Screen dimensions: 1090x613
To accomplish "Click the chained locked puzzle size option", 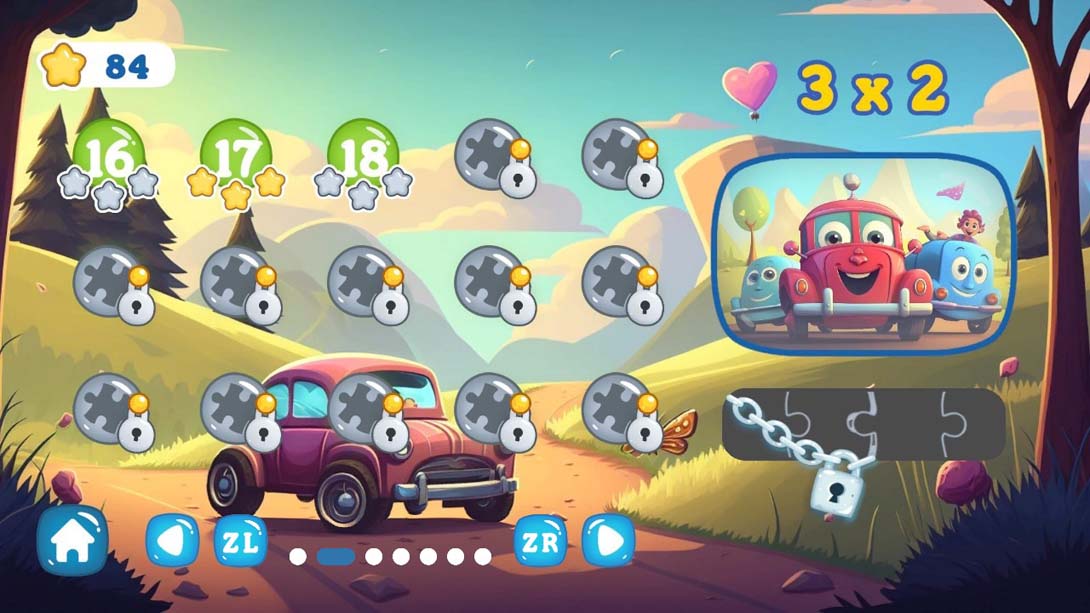I will point(863,424).
